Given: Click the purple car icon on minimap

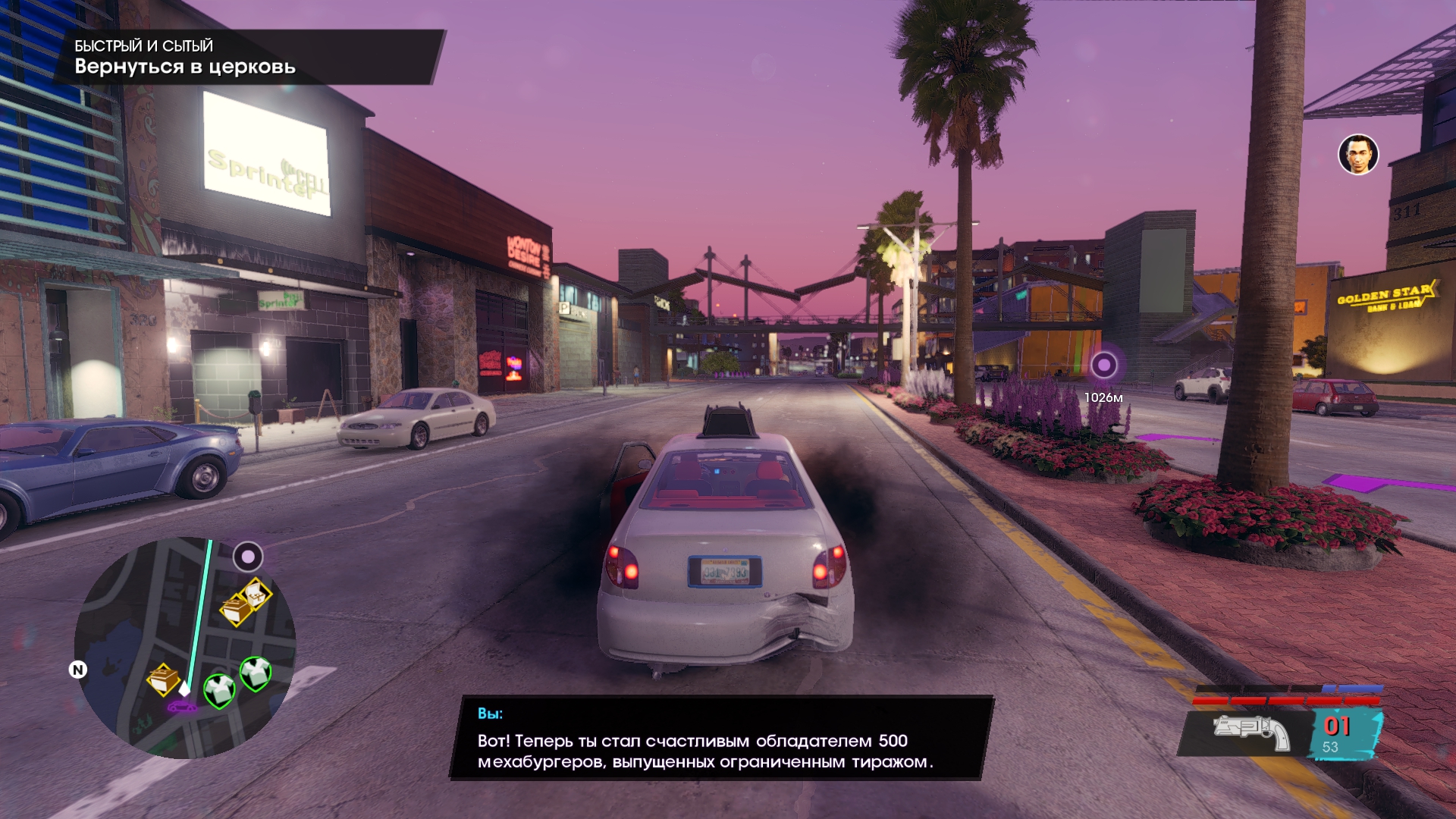Looking at the screenshot, I should 181,707.
